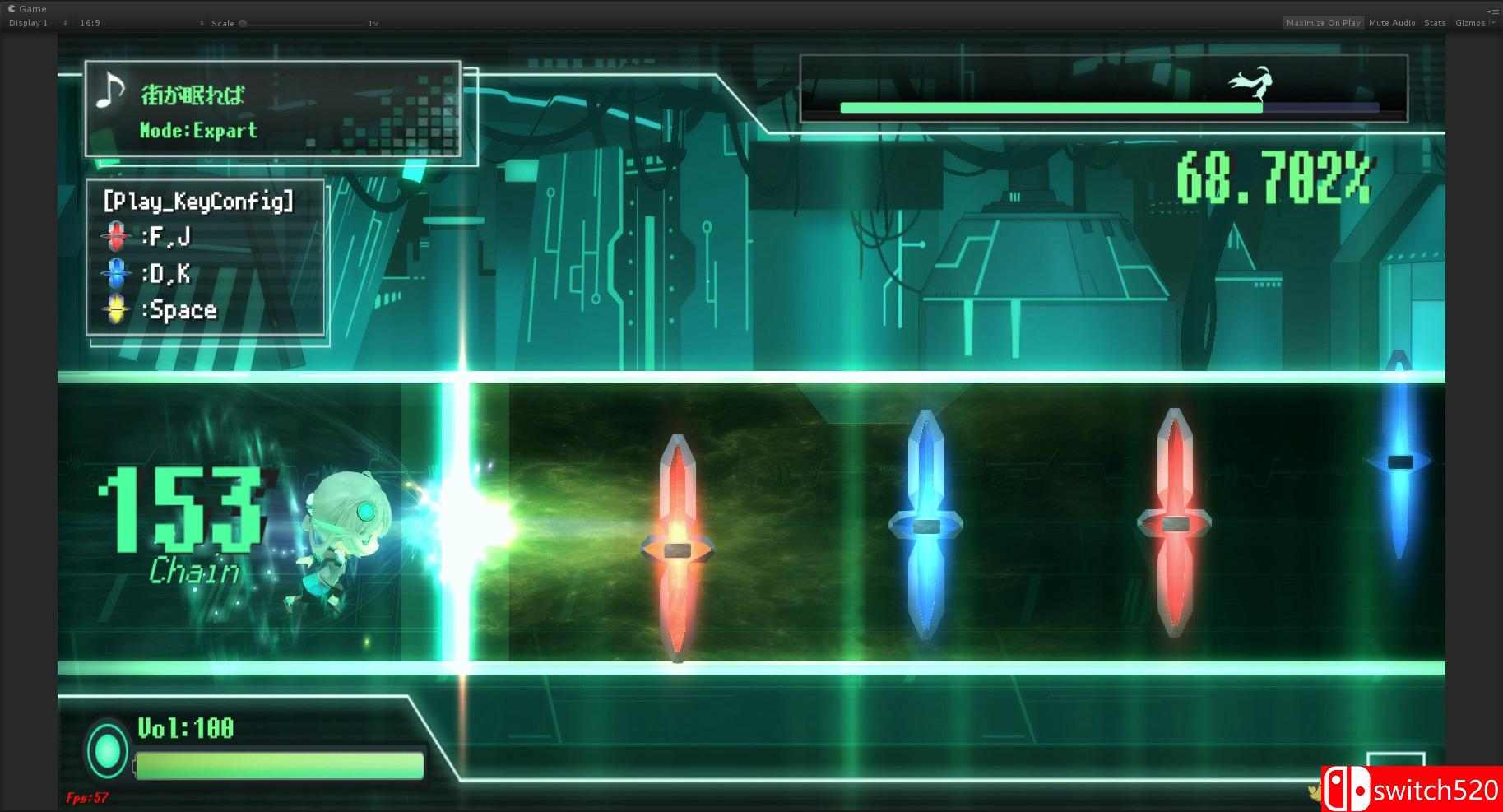Viewport: 1503px width, 812px height.
Task: Click the Twitter bird icon near bottom right
Action: click(x=1313, y=791)
